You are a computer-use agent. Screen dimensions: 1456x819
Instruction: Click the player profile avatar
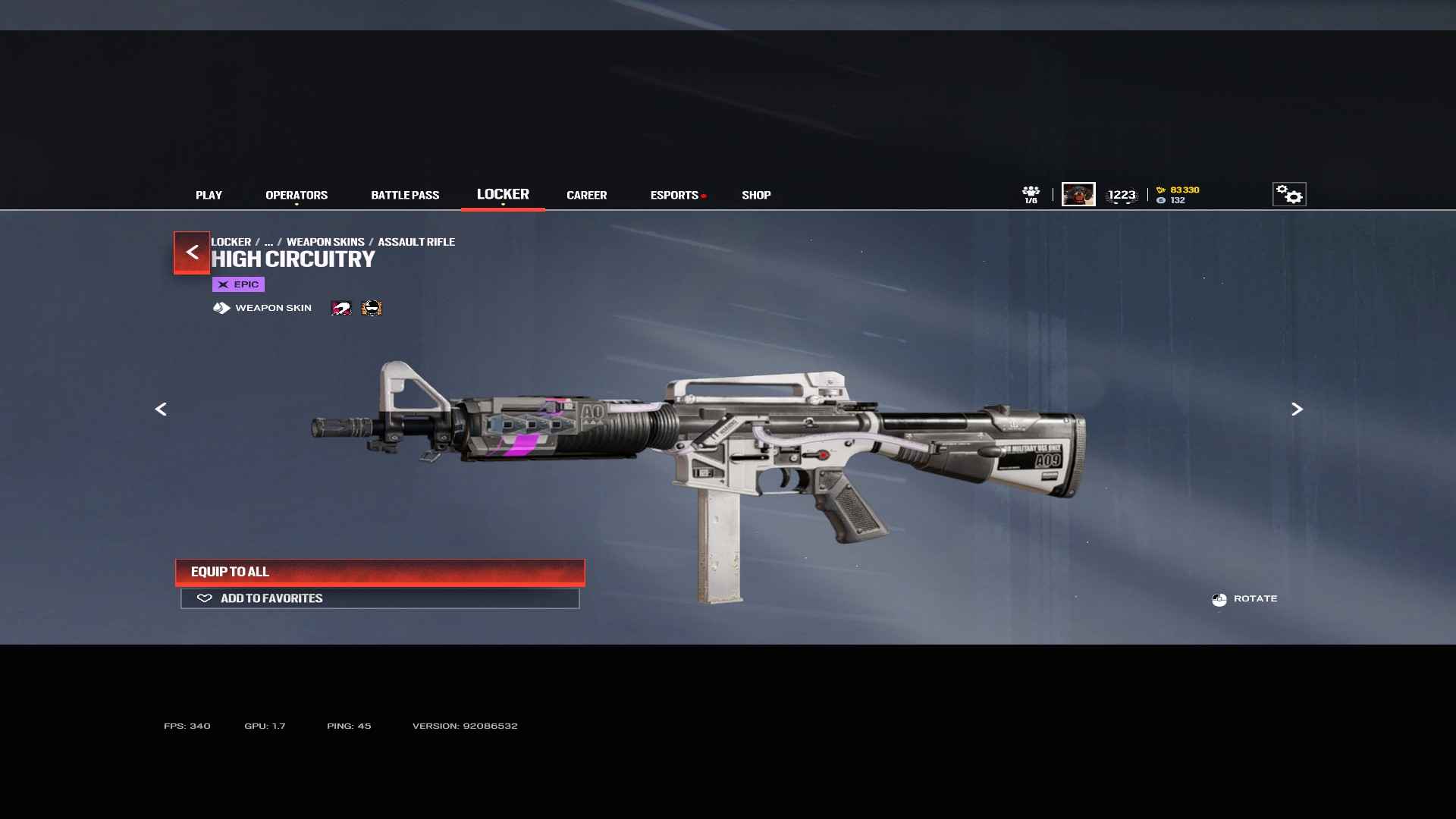1078,194
